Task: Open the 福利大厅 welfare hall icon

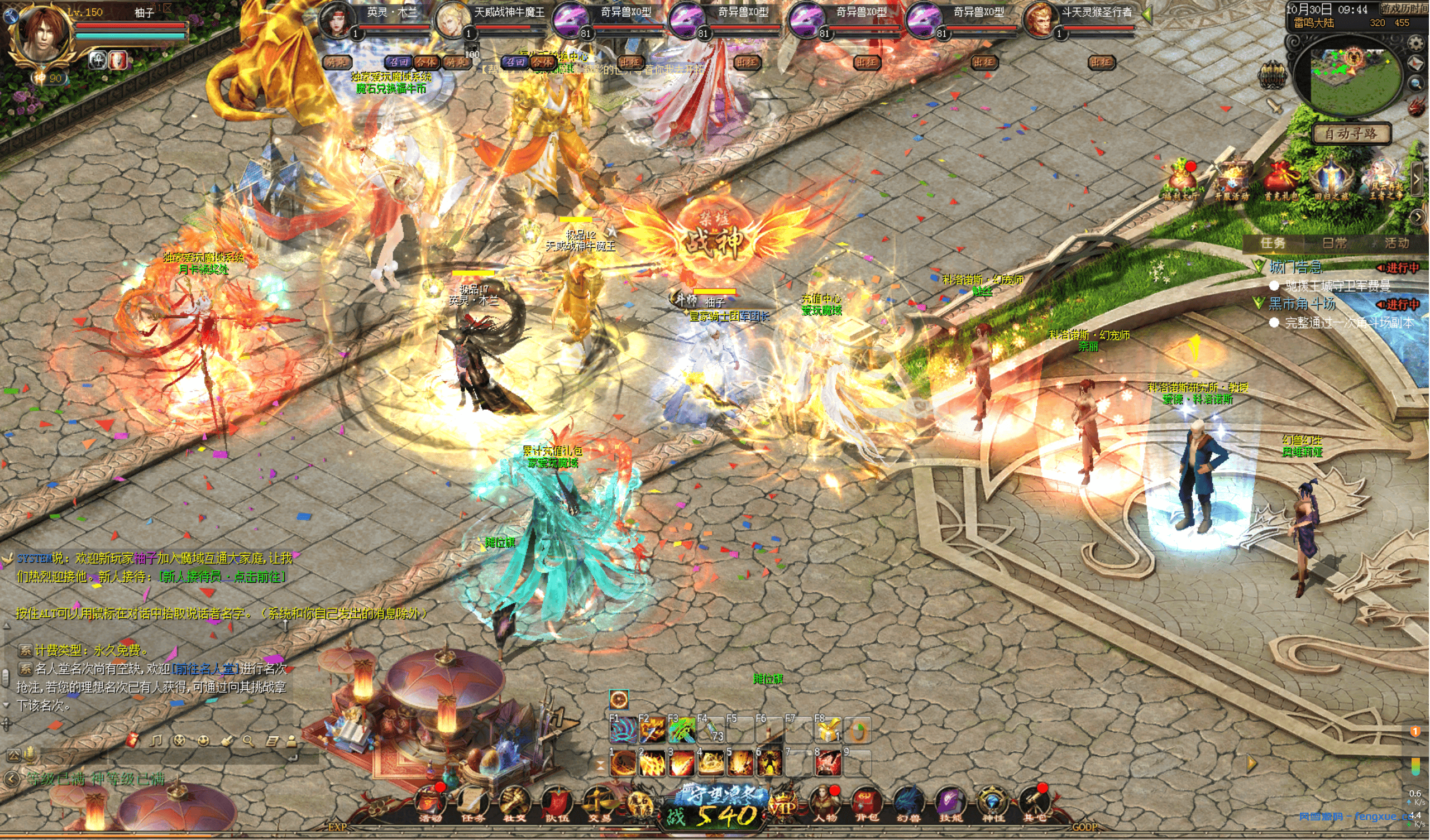Action: coord(1181,180)
